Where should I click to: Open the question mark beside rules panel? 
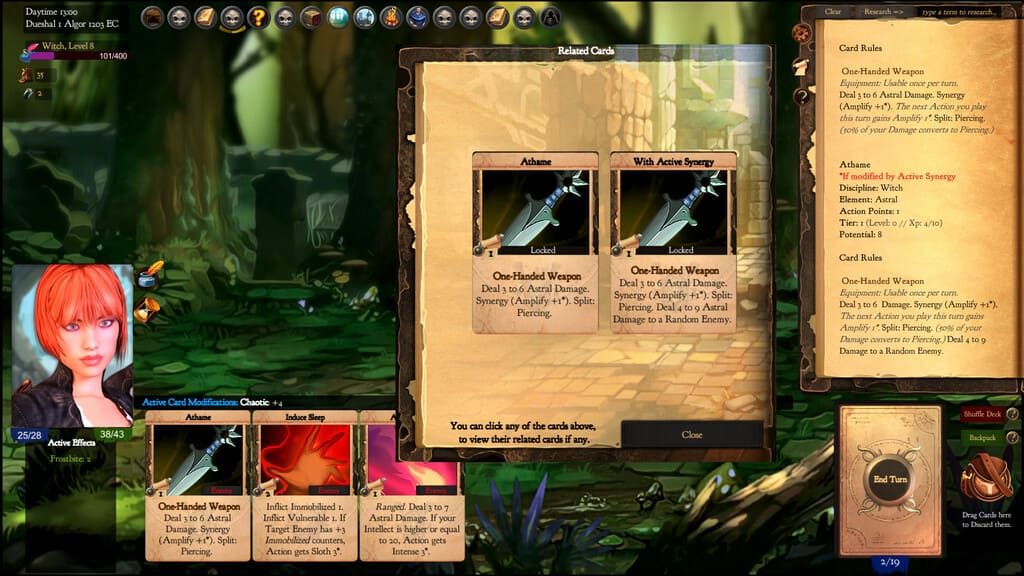pos(801,96)
